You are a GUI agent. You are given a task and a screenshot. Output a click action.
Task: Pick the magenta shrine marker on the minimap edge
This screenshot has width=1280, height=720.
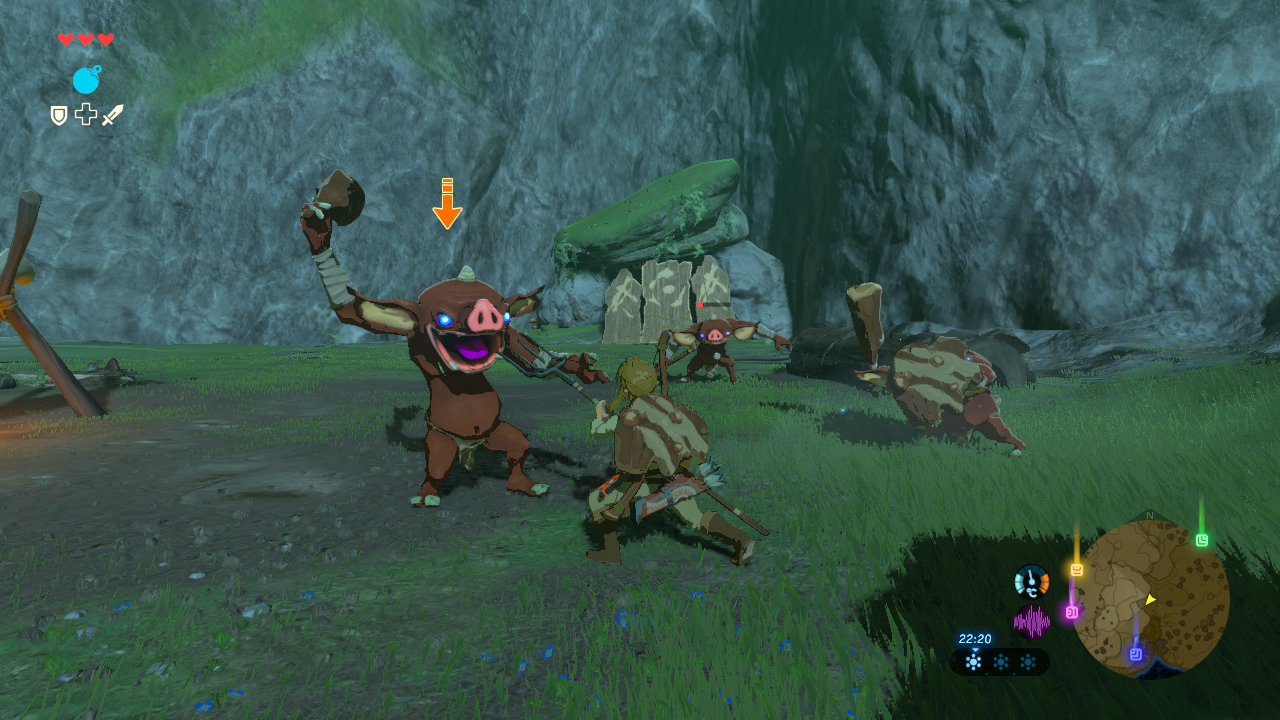tap(1071, 611)
